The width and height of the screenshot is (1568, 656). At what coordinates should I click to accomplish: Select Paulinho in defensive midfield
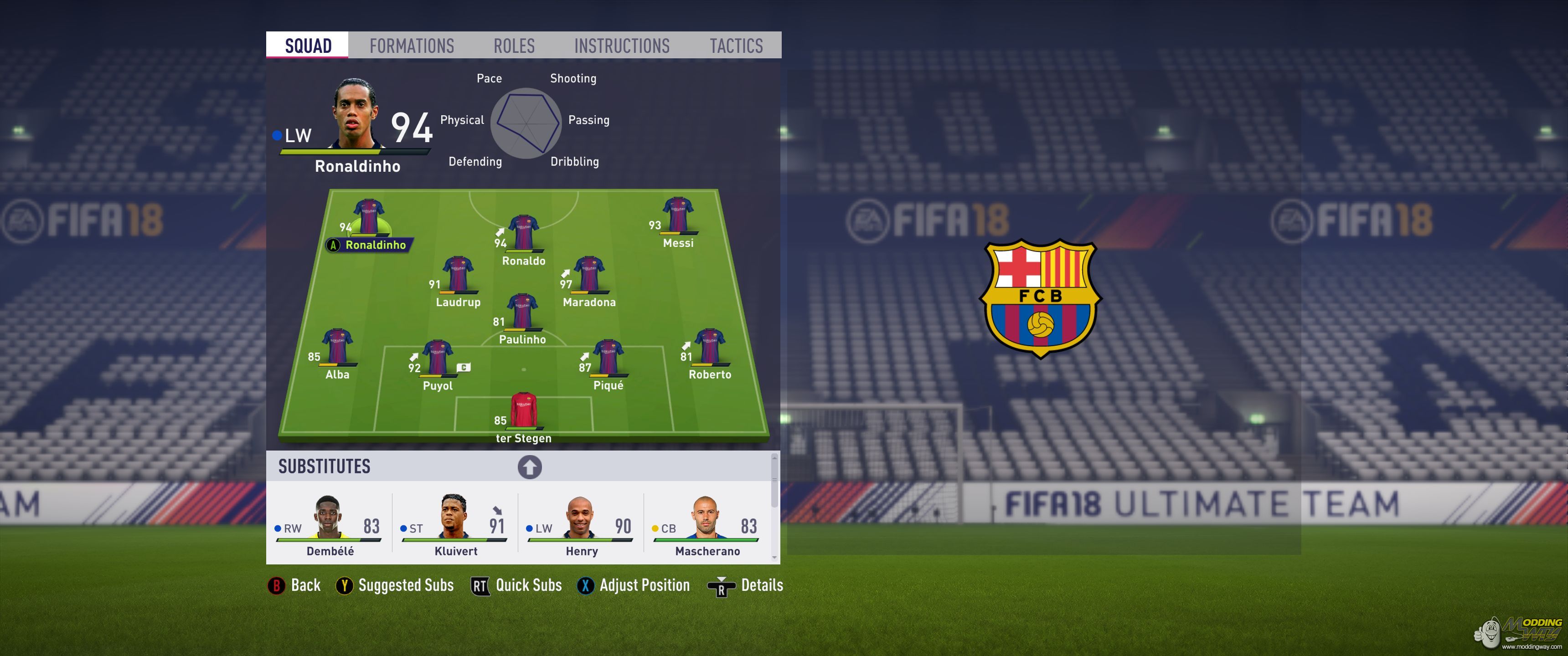click(x=521, y=312)
